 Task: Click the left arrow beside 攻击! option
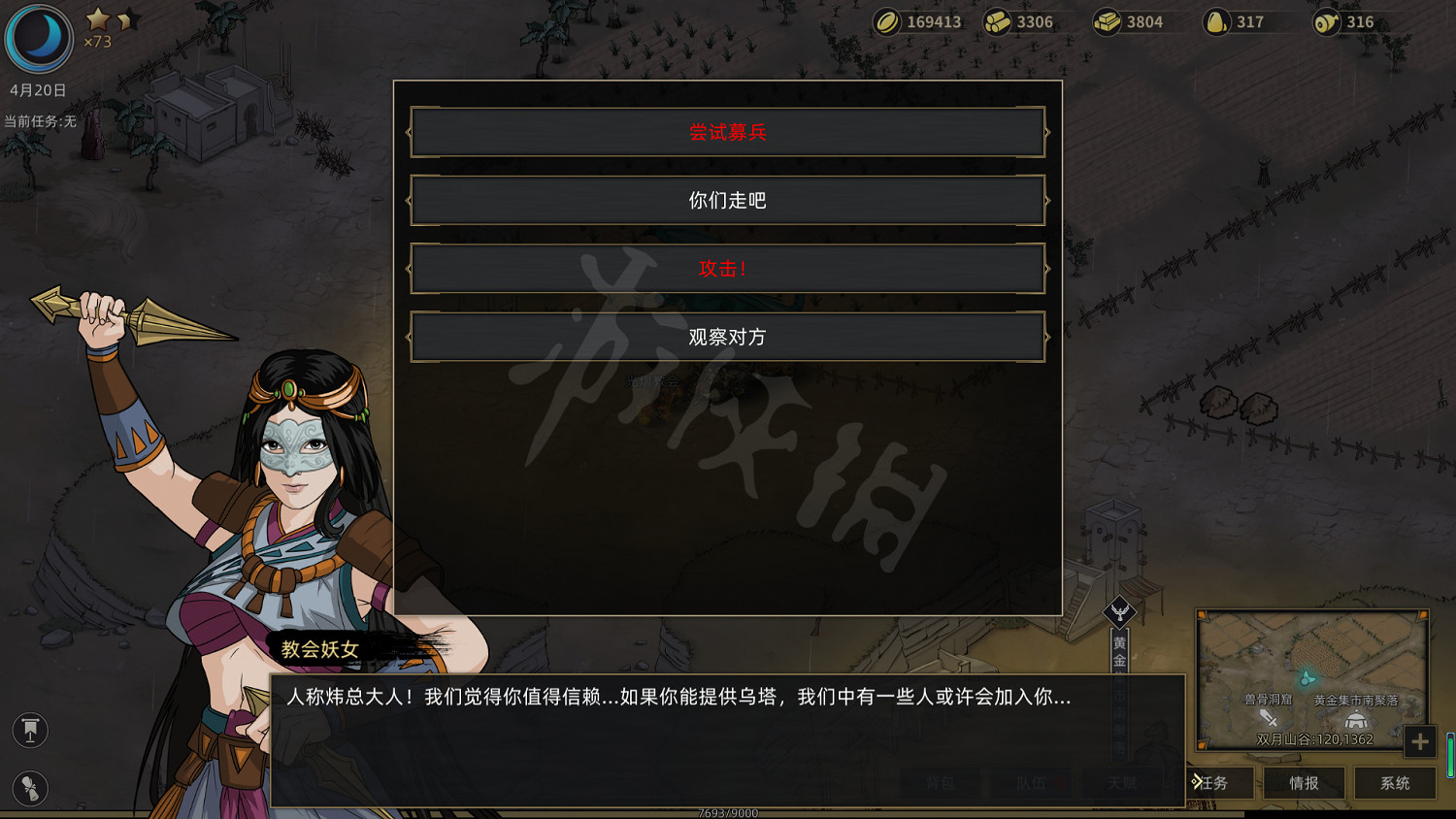coord(409,268)
